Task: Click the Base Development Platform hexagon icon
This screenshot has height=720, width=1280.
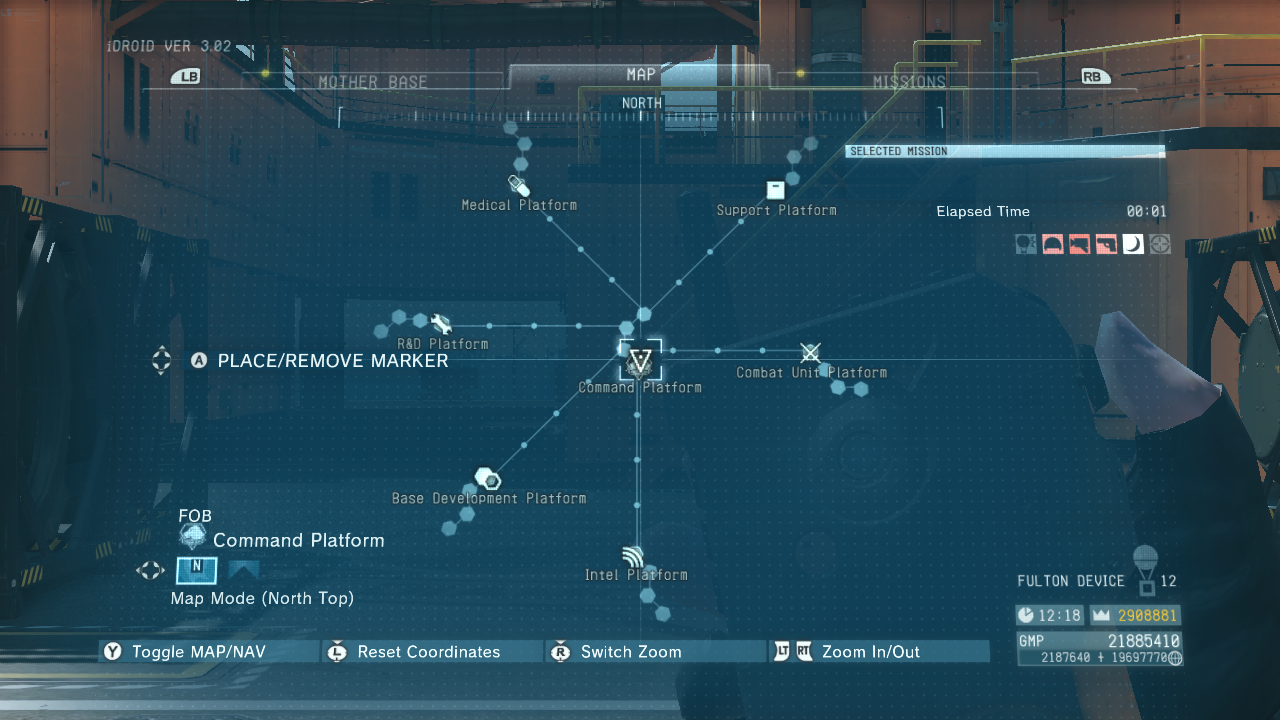Action: tap(489, 478)
